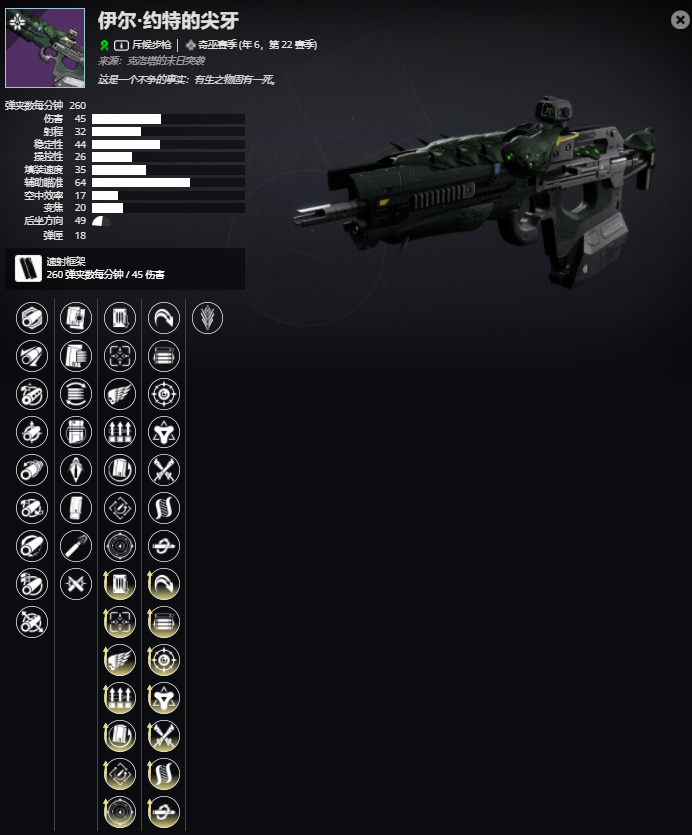Select the white triangle perk icon
Image resolution: width=692 pixels, height=835 pixels.
point(164,432)
